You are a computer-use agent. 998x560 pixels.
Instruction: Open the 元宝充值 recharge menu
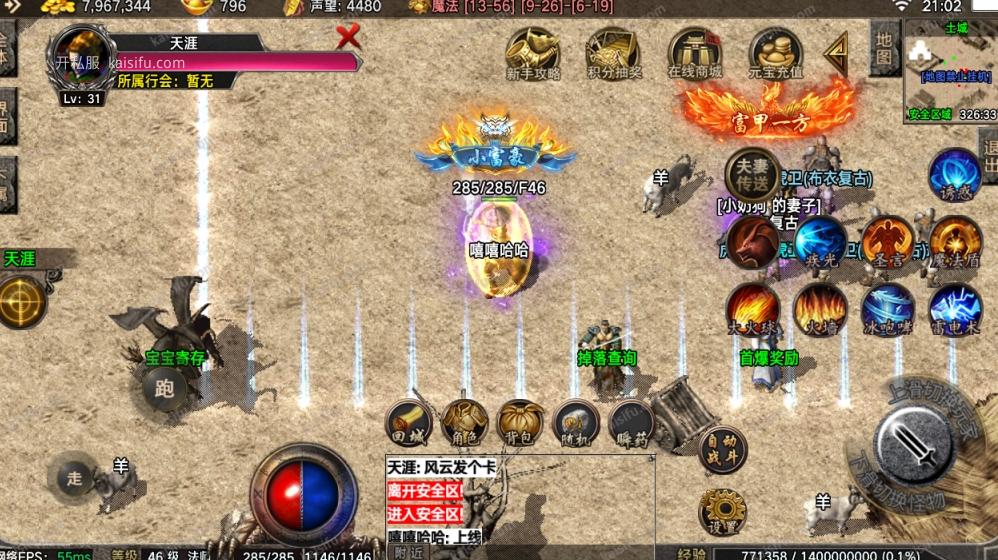(776, 52)
